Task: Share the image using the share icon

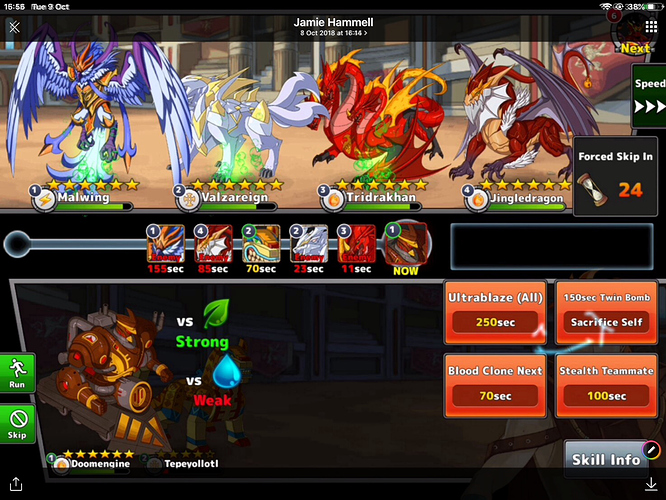Action: click(x=15, y=485)
